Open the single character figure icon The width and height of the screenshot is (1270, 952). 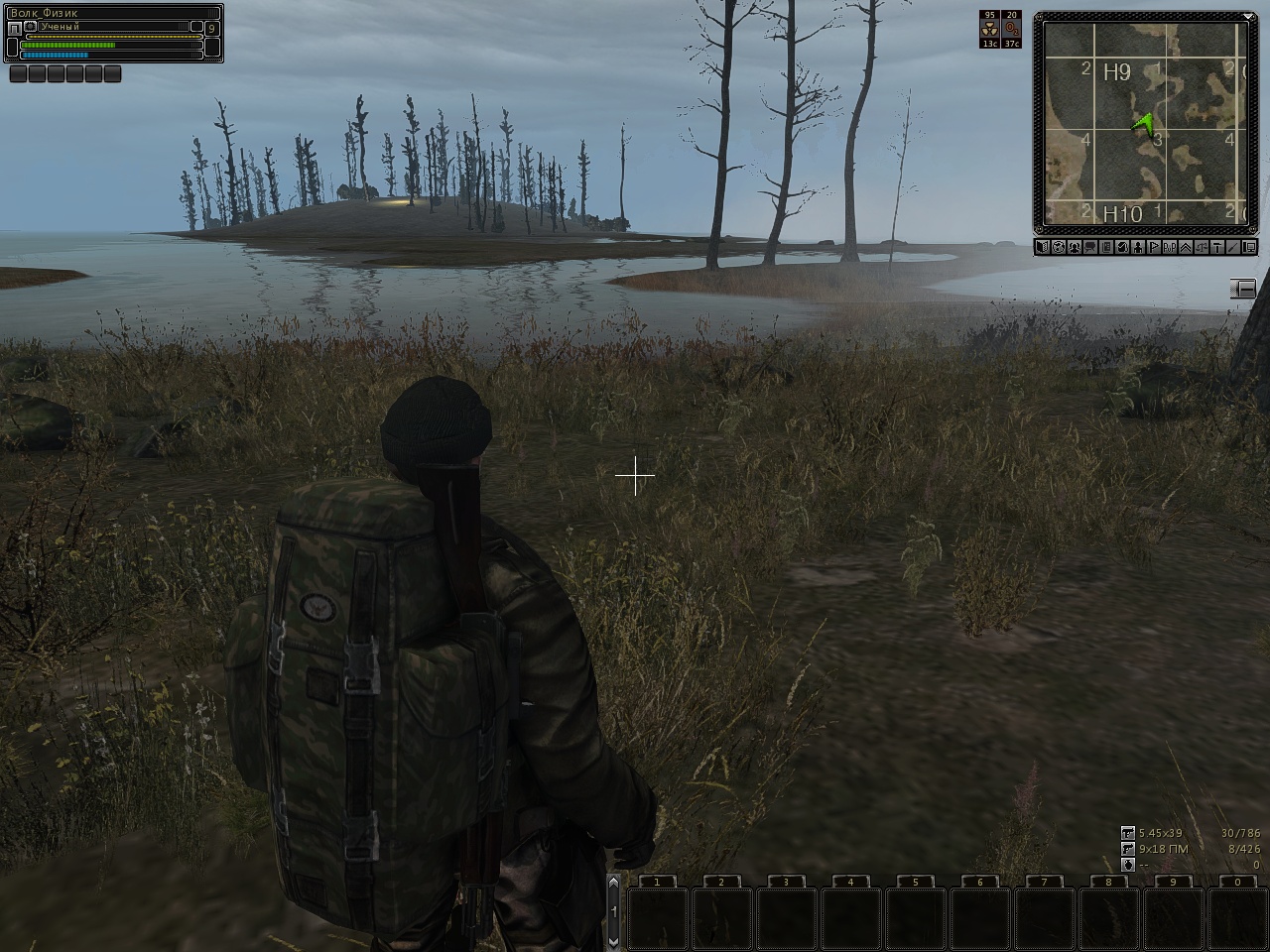tap(1138, 247)
